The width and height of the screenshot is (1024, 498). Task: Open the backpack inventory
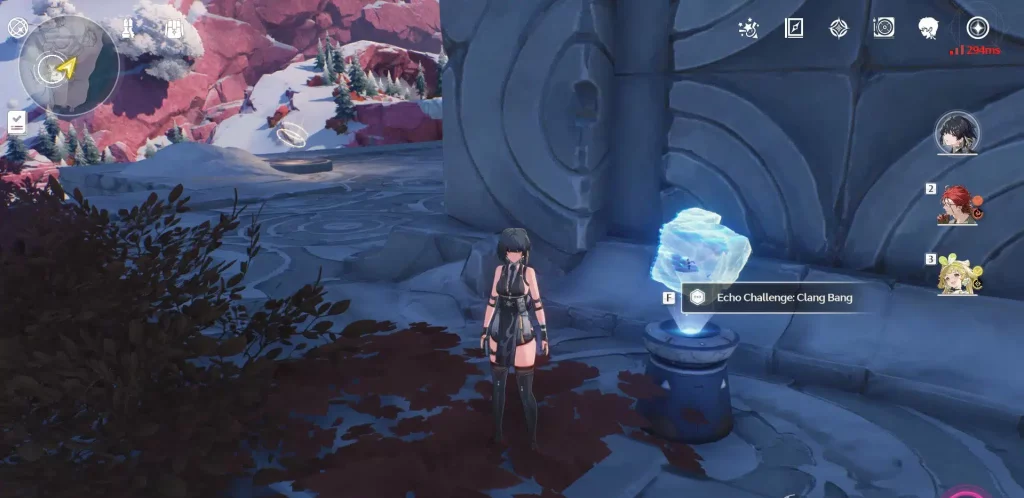click(x=174, y=28)
